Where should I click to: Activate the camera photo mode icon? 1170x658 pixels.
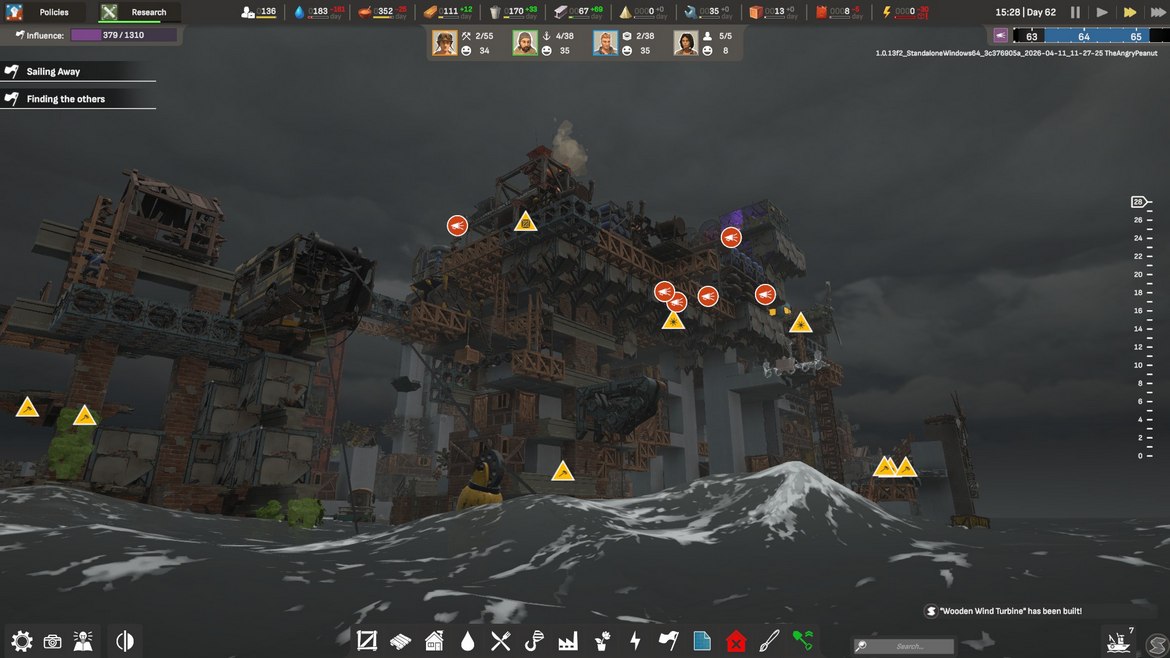(53, 641)
